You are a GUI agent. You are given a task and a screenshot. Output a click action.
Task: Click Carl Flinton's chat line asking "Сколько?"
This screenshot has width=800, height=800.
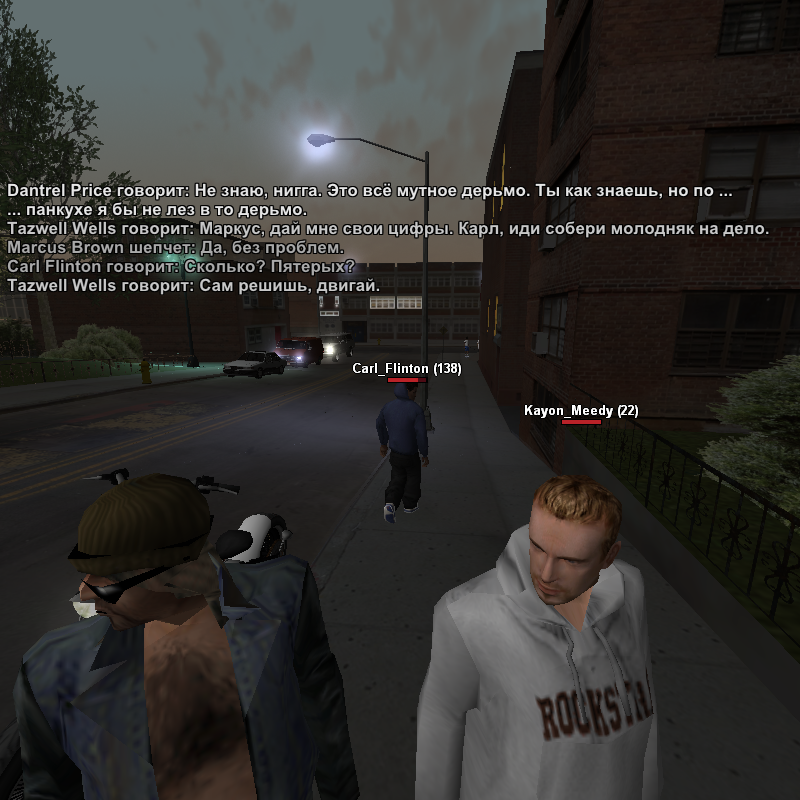(x=181, y=267)
